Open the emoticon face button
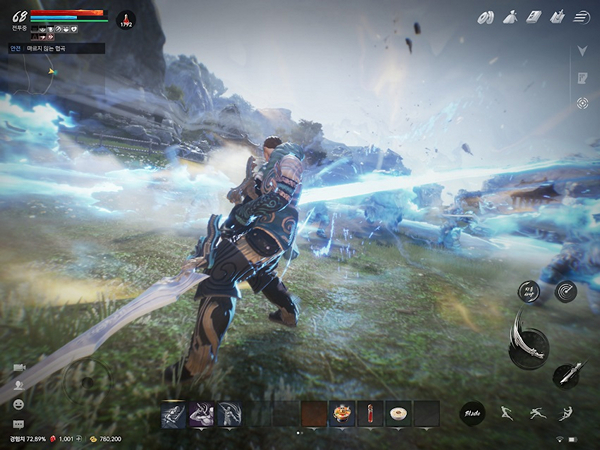The height and width of the screenshot is (450, 600). point(18,403)
